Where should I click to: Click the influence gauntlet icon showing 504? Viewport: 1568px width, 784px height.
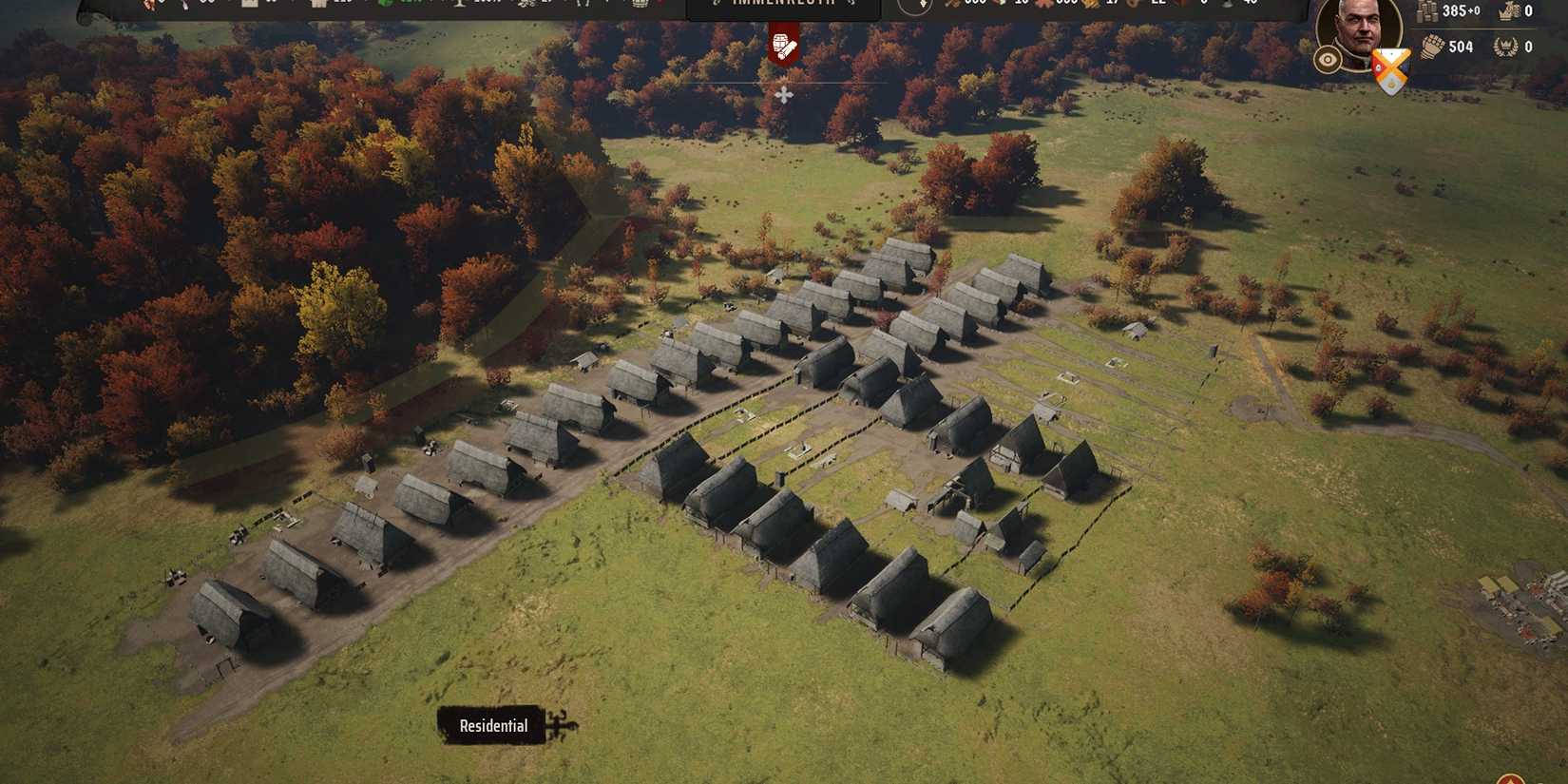[1430, 46]
